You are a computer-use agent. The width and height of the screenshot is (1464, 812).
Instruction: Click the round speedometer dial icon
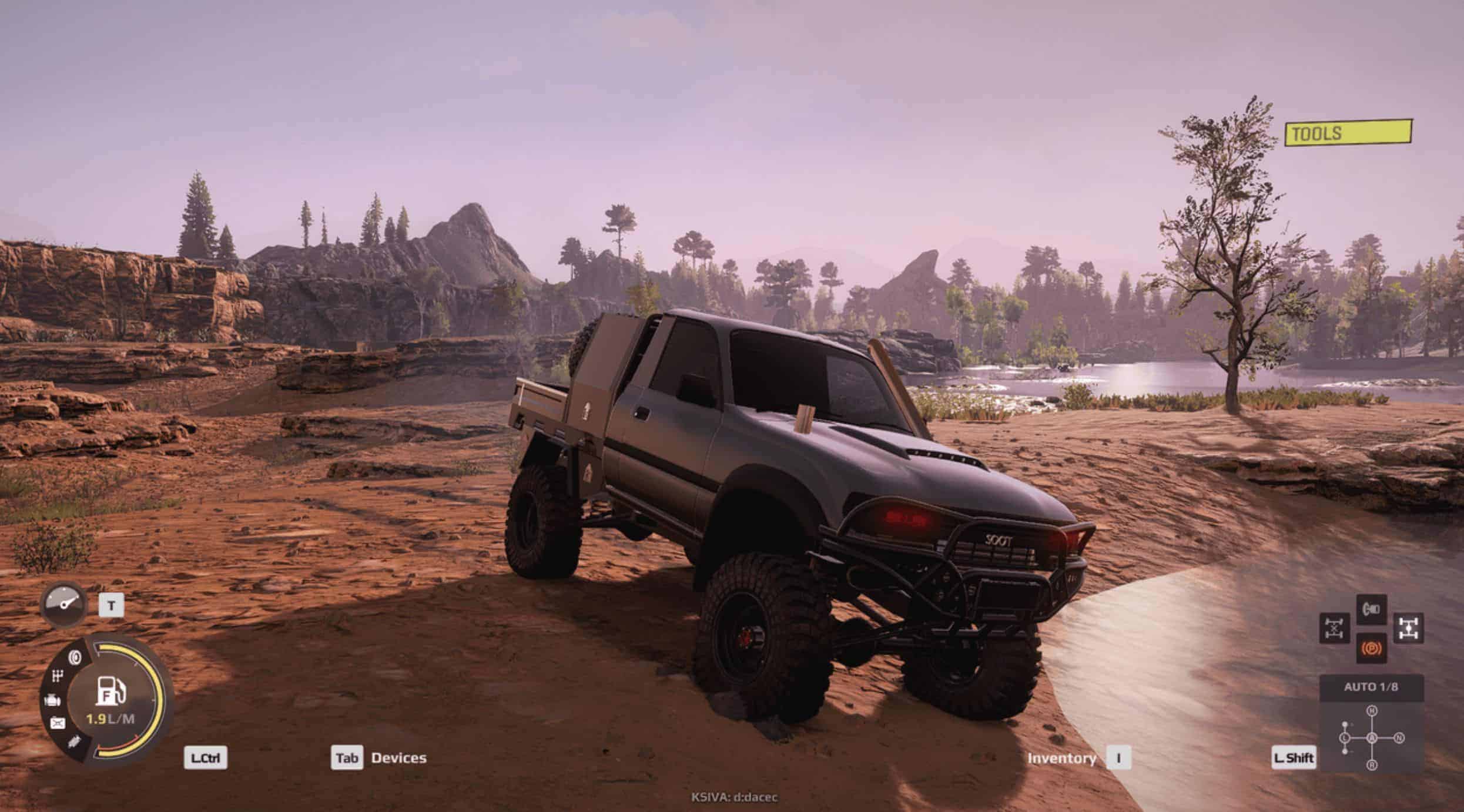(x=63, y=603)
